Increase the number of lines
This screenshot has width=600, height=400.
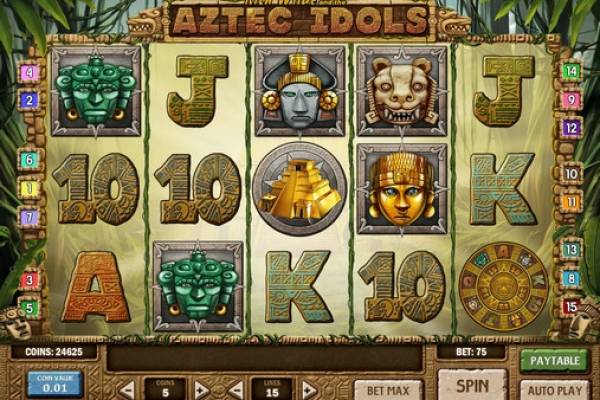click(309, 389)
